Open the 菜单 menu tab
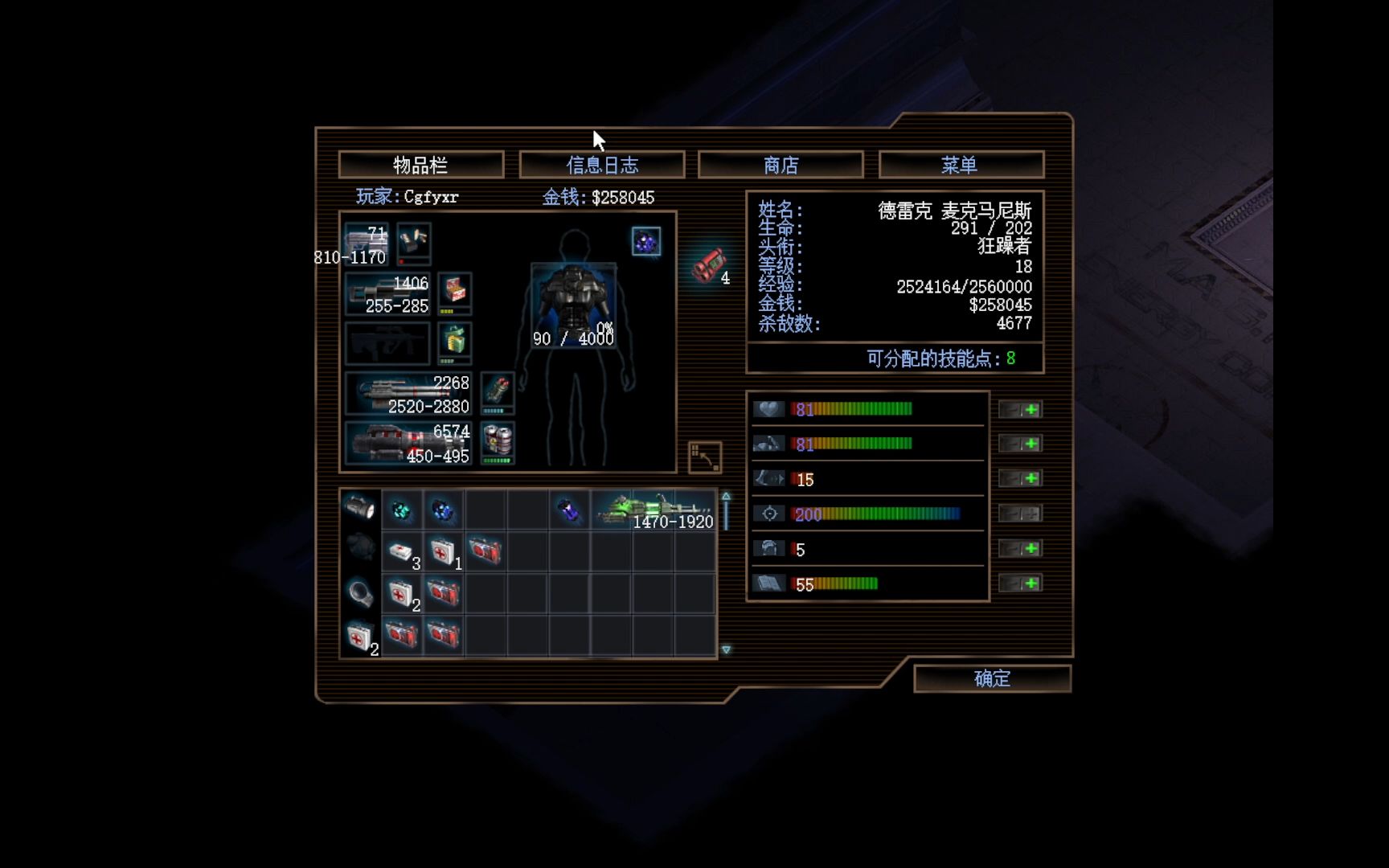Screen dimensions: 1389x868 (x=961, y=166)
